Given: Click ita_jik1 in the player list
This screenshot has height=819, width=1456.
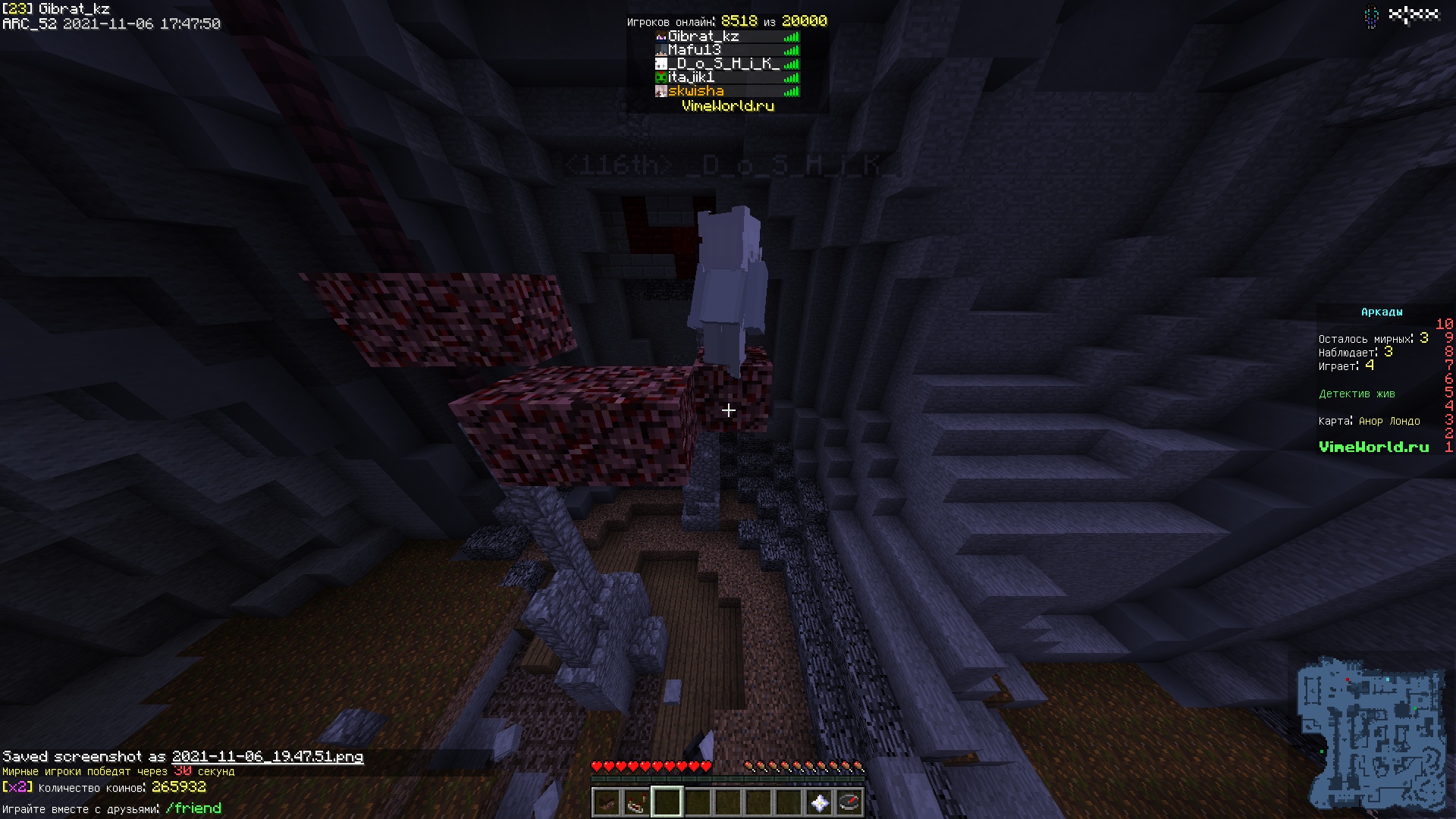Looking at the screenshot, I should click(x=691, y=77).
